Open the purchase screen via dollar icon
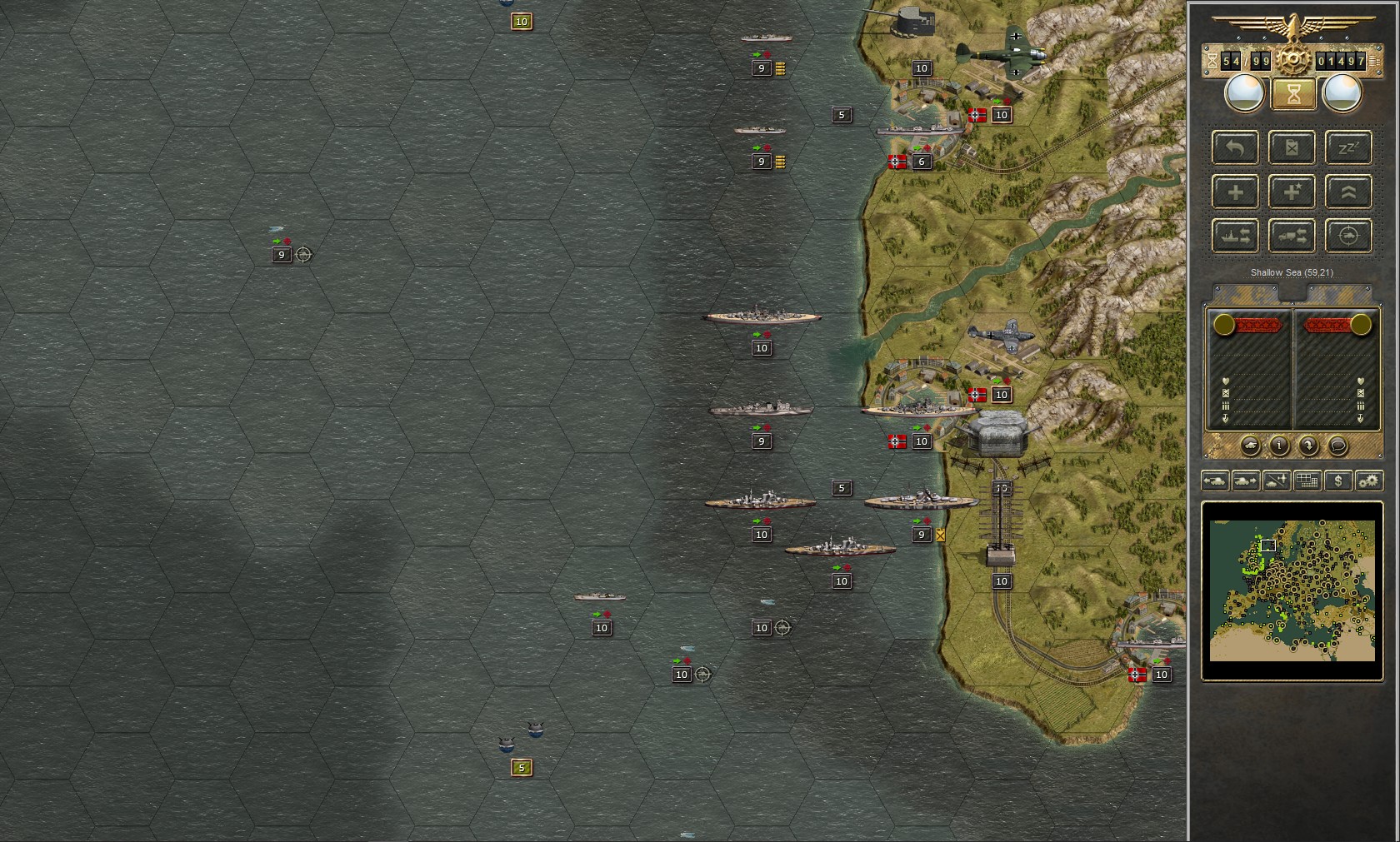This screenshot has height=842, width=1400. pos(1338,481)
